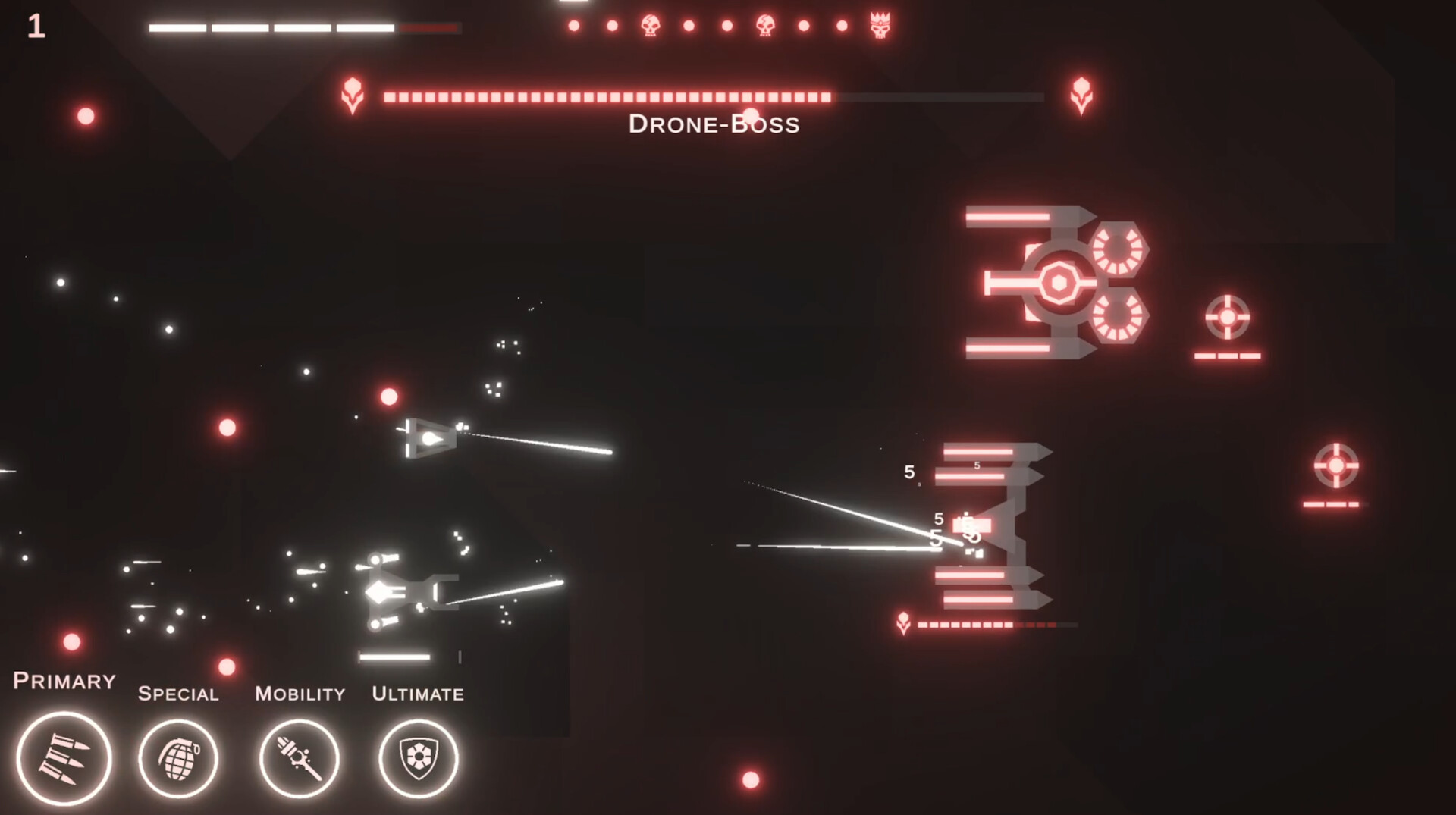Click the Mobility label text
This screenshot has width=1456, height=815.
coord(300,692)
